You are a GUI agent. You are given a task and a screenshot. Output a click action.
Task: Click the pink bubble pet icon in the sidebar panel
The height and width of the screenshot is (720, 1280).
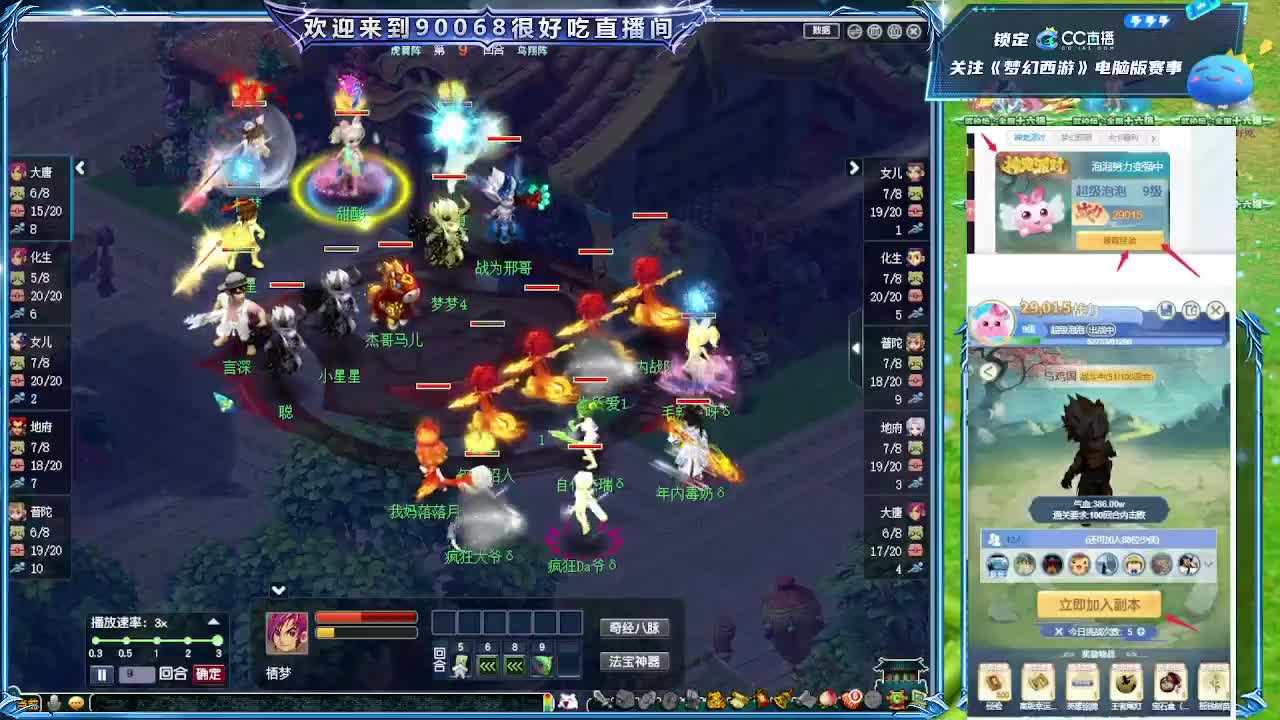(1032, 212)
